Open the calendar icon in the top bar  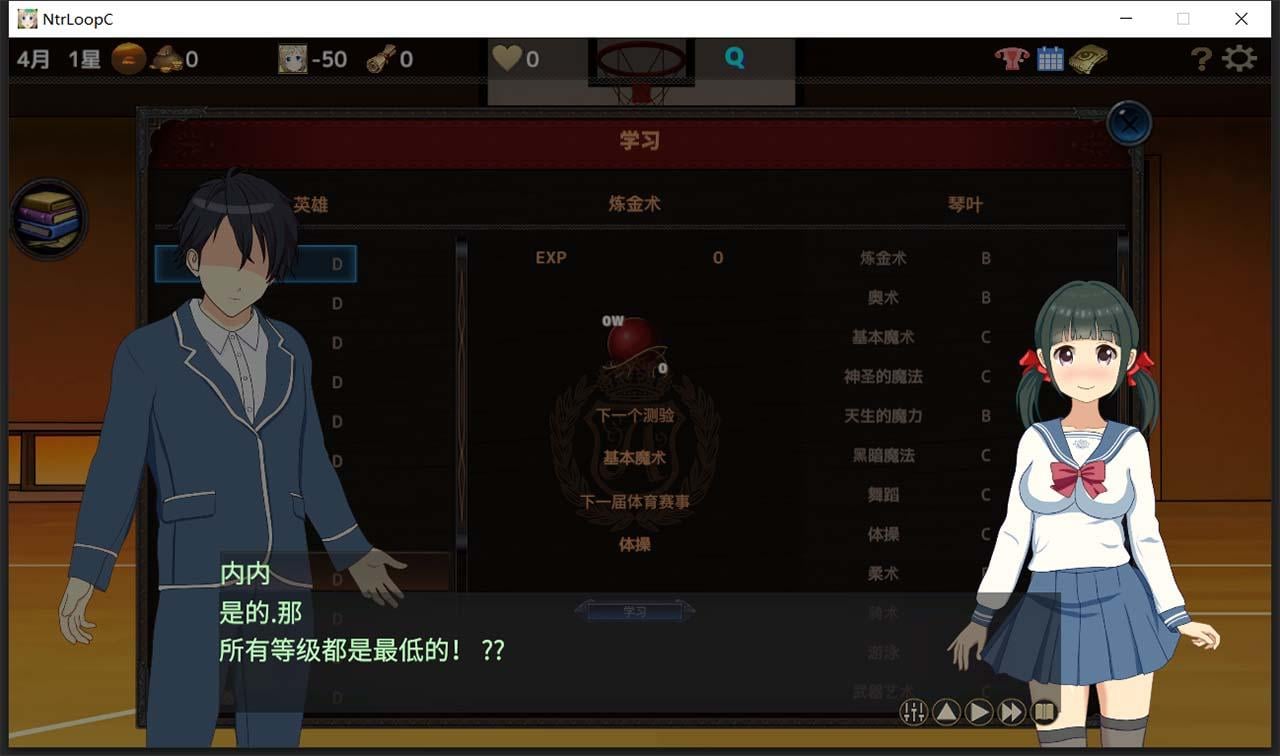(x=1050, y=58)
